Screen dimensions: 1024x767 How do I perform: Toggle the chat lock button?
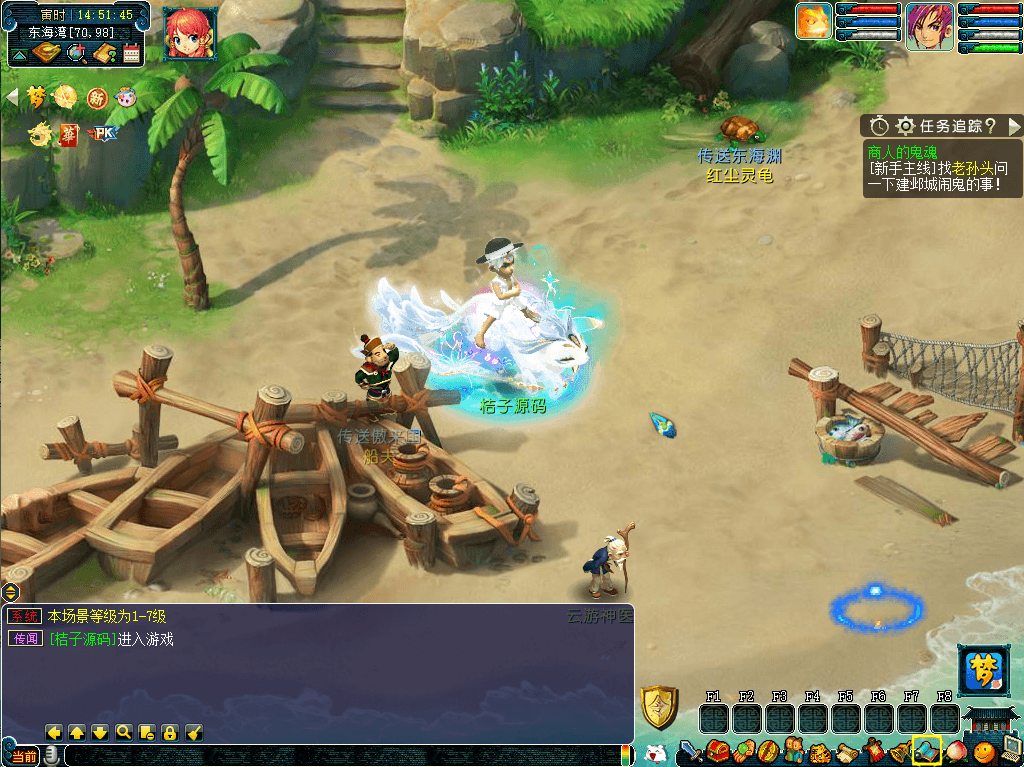[x=170, y=732]
